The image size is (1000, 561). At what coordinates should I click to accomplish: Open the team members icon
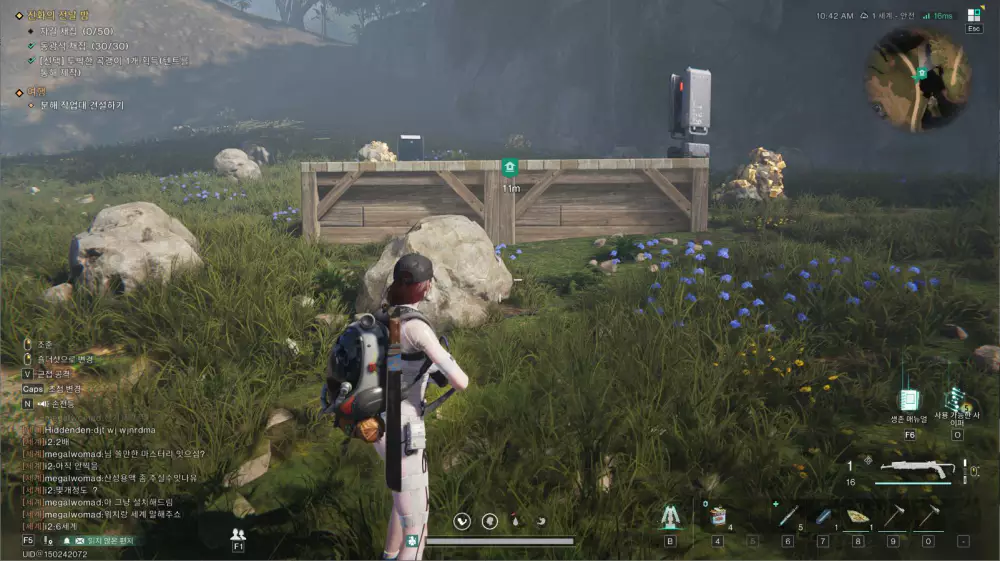(238, 535)
